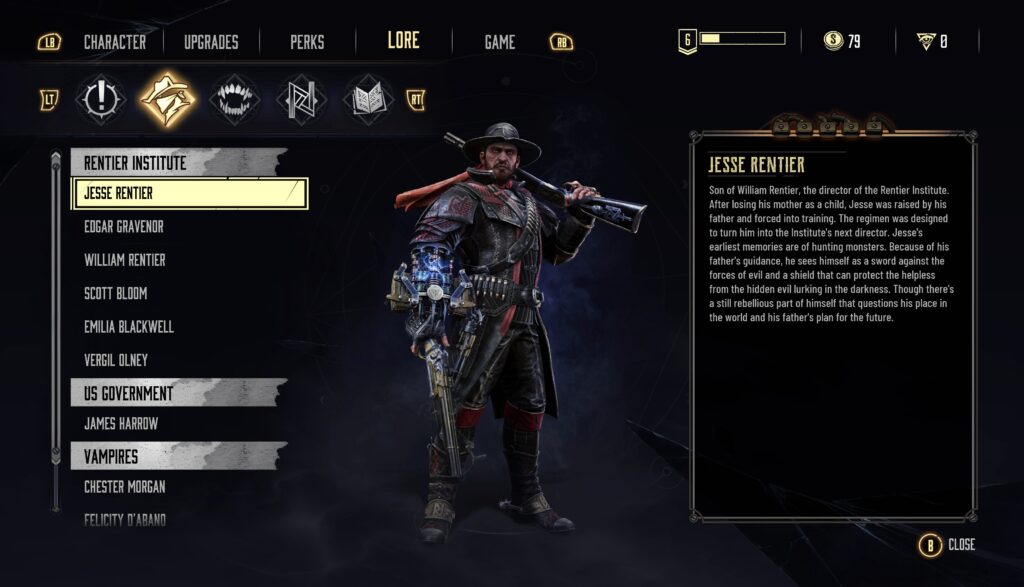Go to the Perks tab
The width and height of the screenshot is (1024, 587).
(307, 42)
